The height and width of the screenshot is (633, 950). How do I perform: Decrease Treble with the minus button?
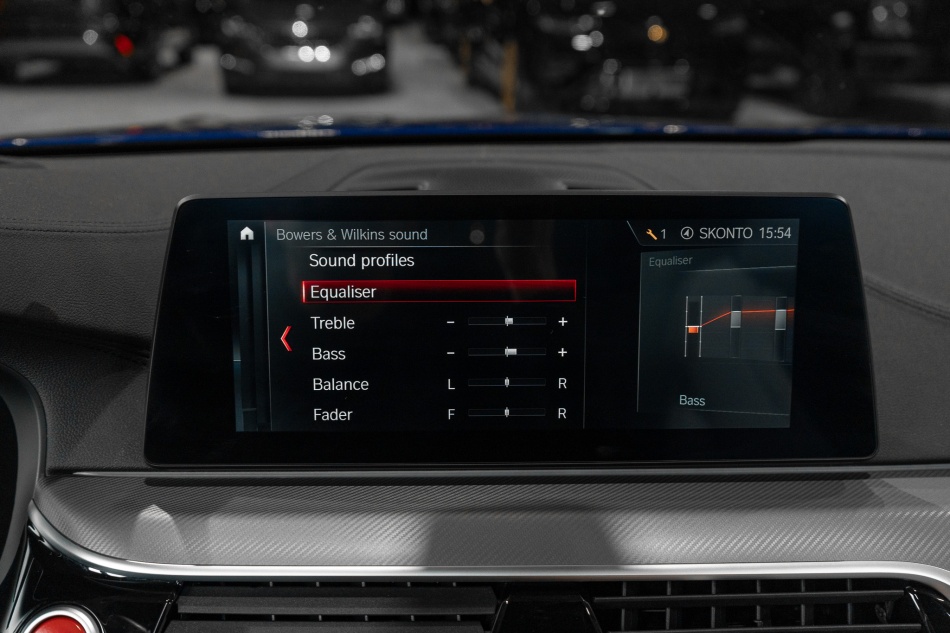(x=451, y=322)
